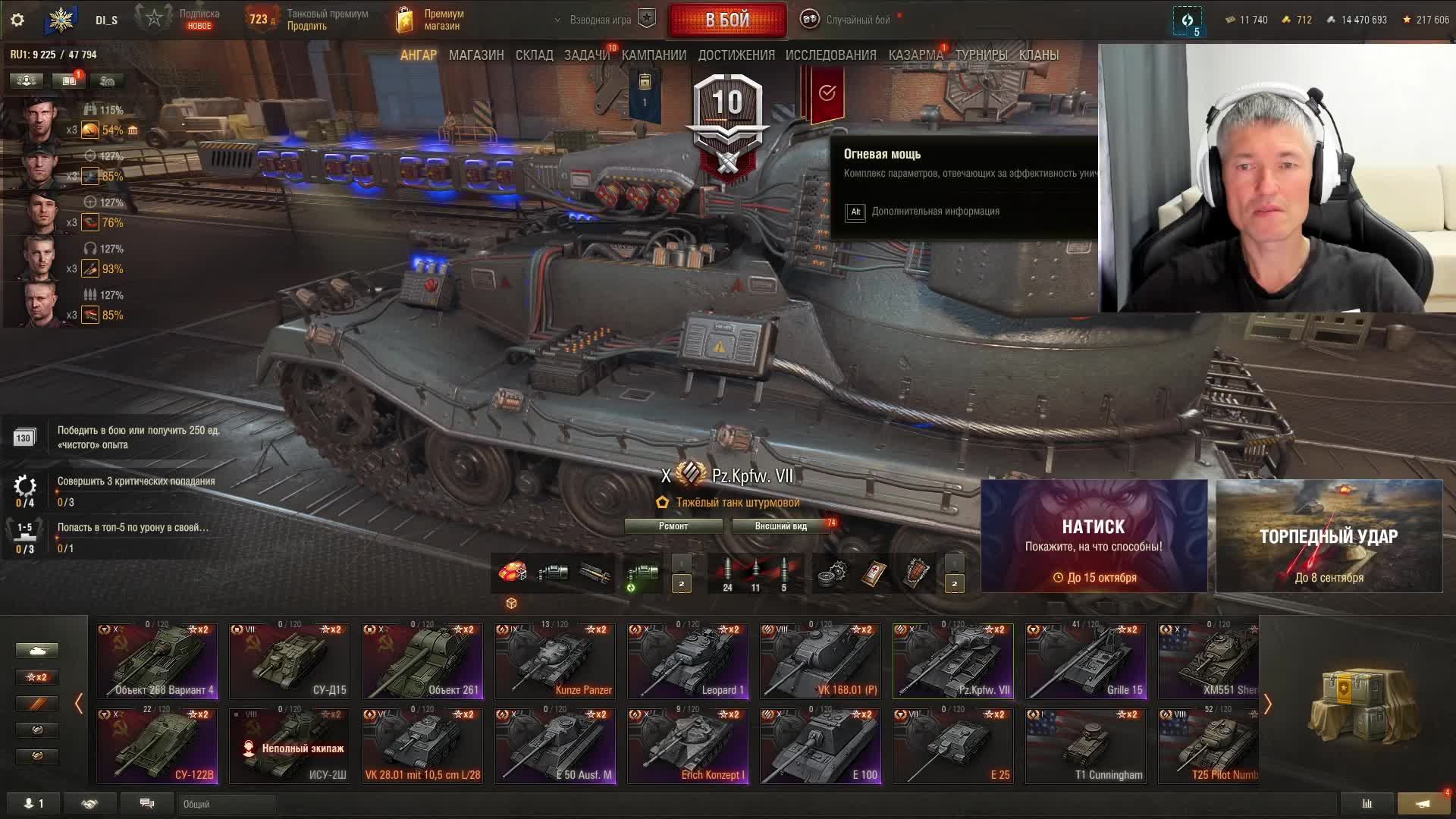Open the КЛАНЫ tab

[x=1038, y=55]
